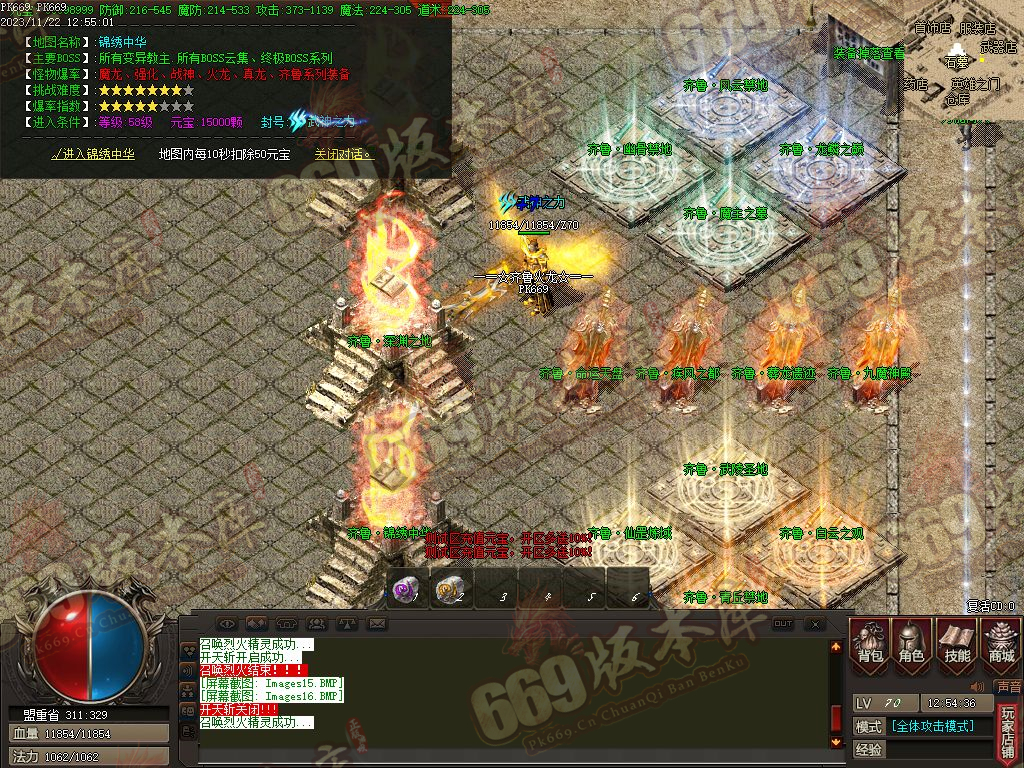The image size is (1024, 768).
Task: Enter the 锦绣中华 map via dialog link
Action: point(93,154)
